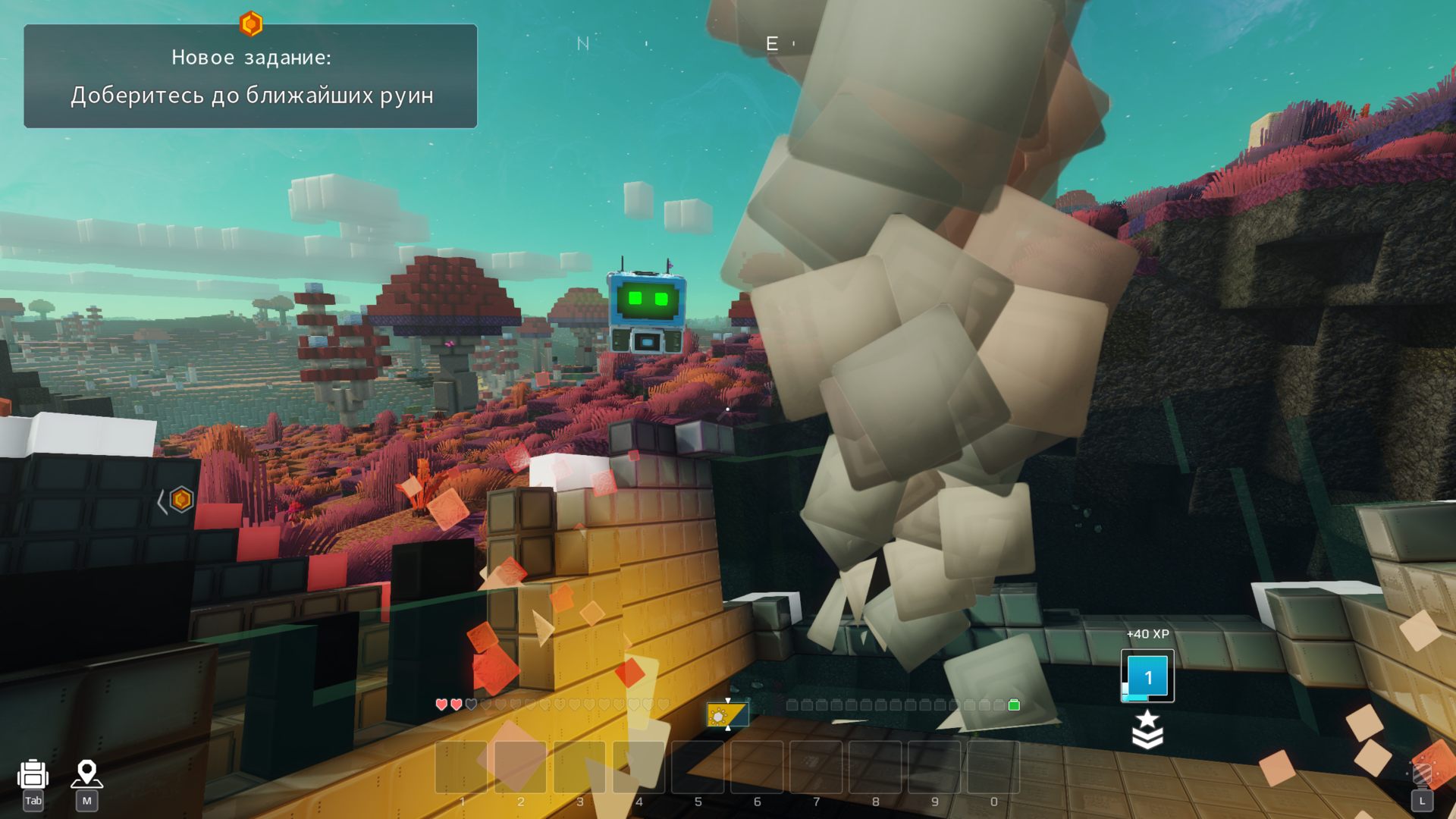
Task: Open the backpack inventory icon
Action: pos(33,774)
